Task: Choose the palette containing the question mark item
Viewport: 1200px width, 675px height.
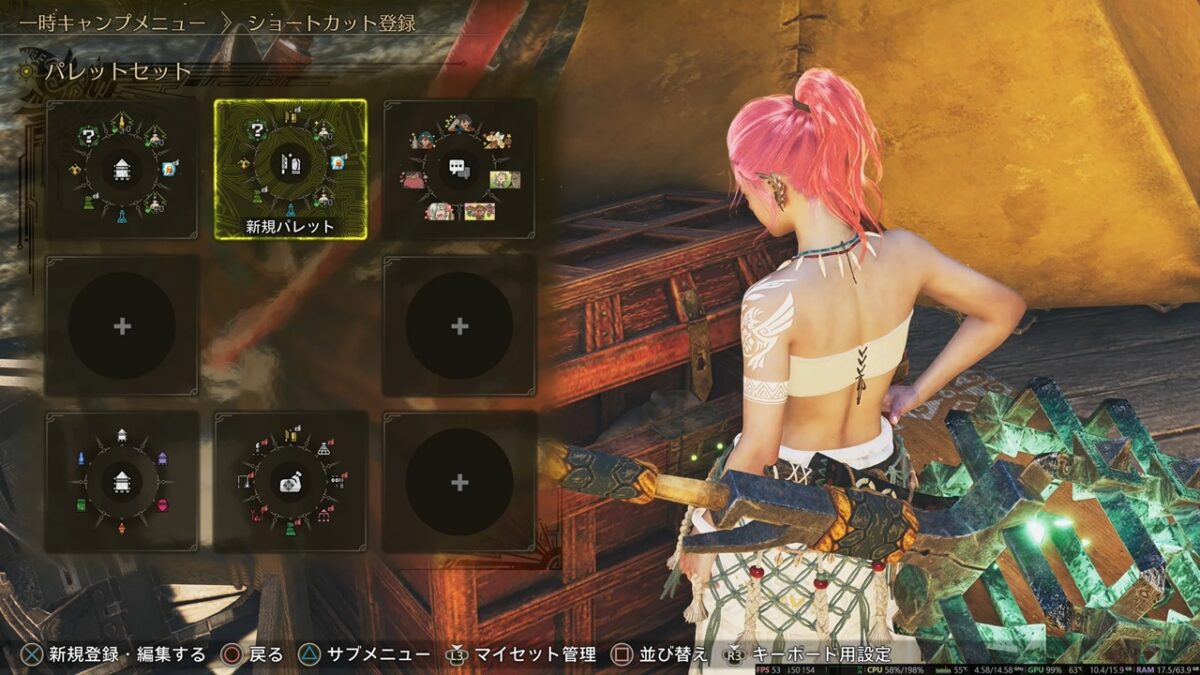Action: click(x=121, y=168)
